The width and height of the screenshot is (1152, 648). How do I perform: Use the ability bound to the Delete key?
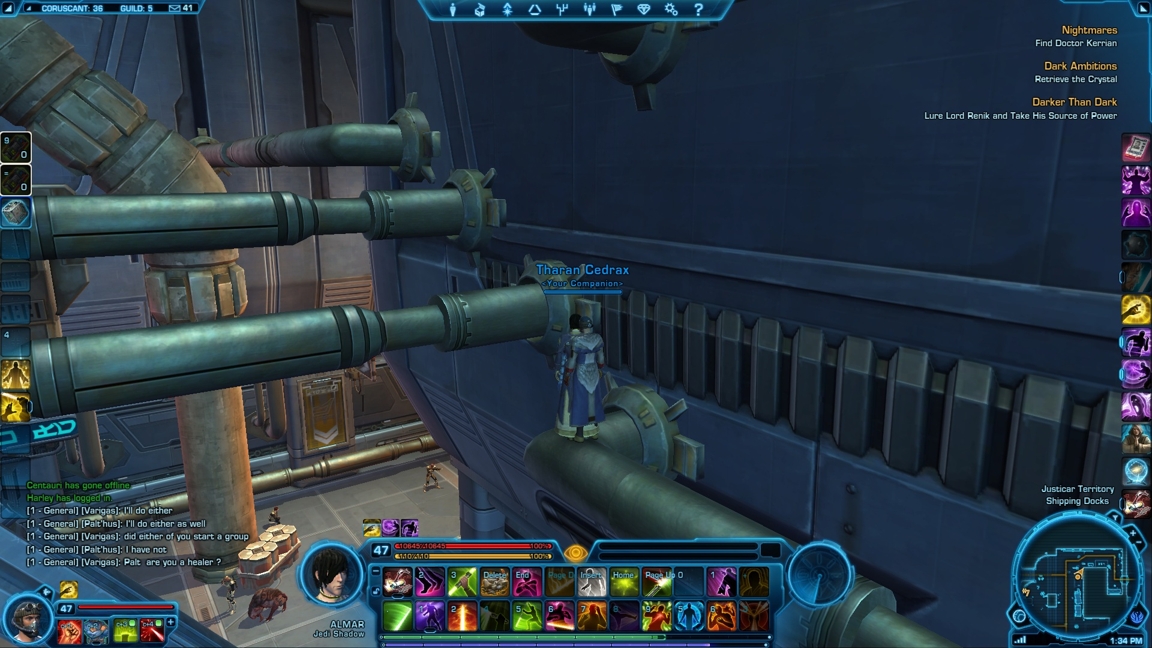coord(494,582)
